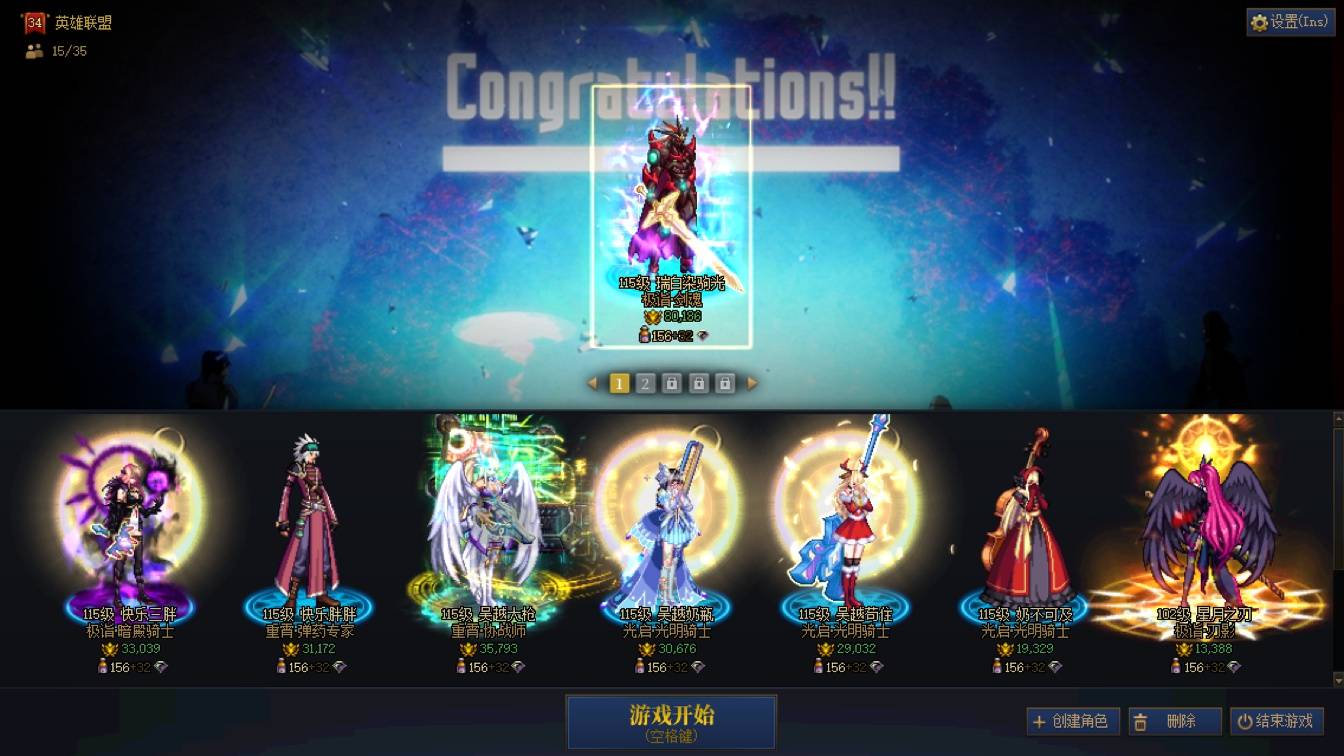1344x756 pixels.
Task: Click the first locked character page slot
Action: click(670, 382)
